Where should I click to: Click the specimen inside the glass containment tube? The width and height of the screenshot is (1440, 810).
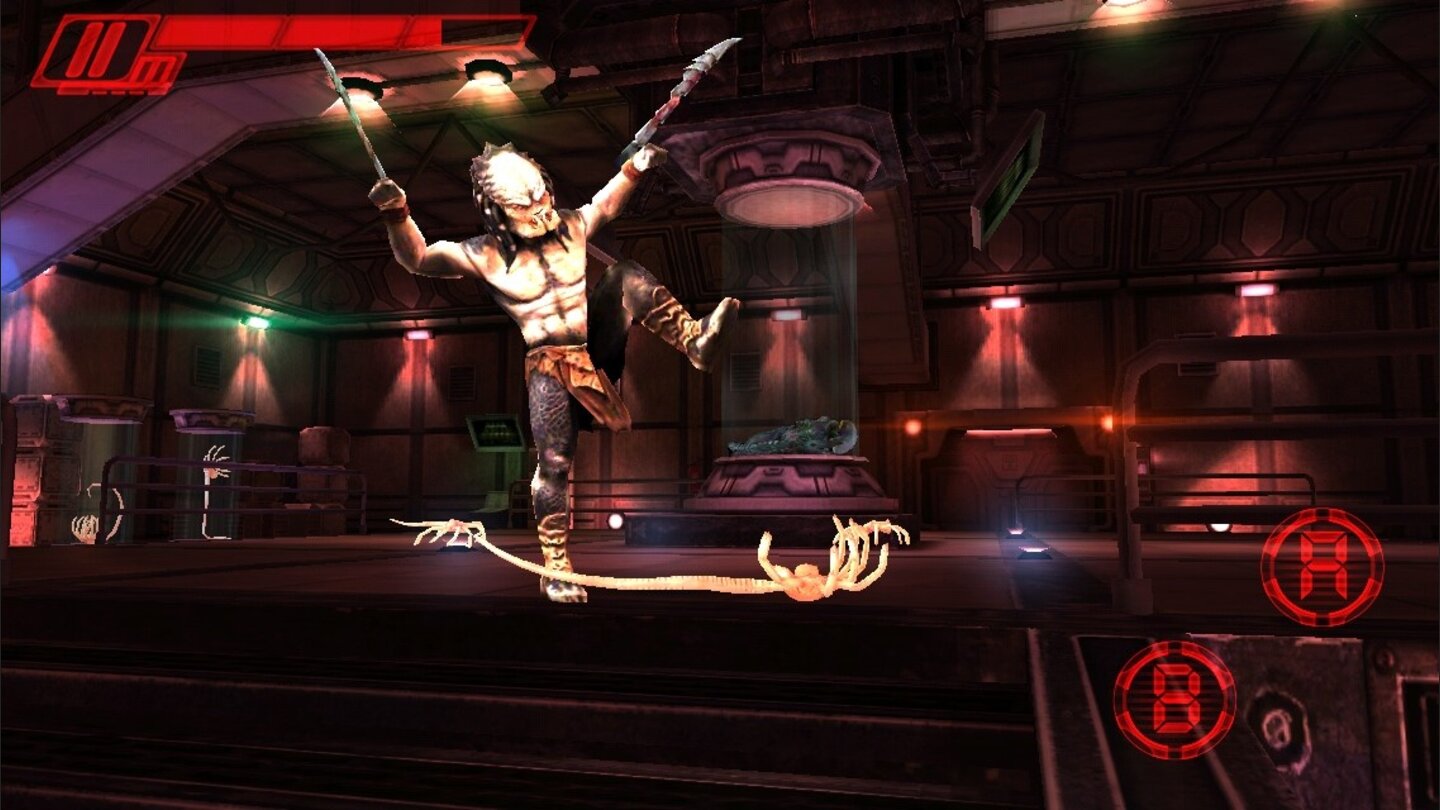[790, 435]
